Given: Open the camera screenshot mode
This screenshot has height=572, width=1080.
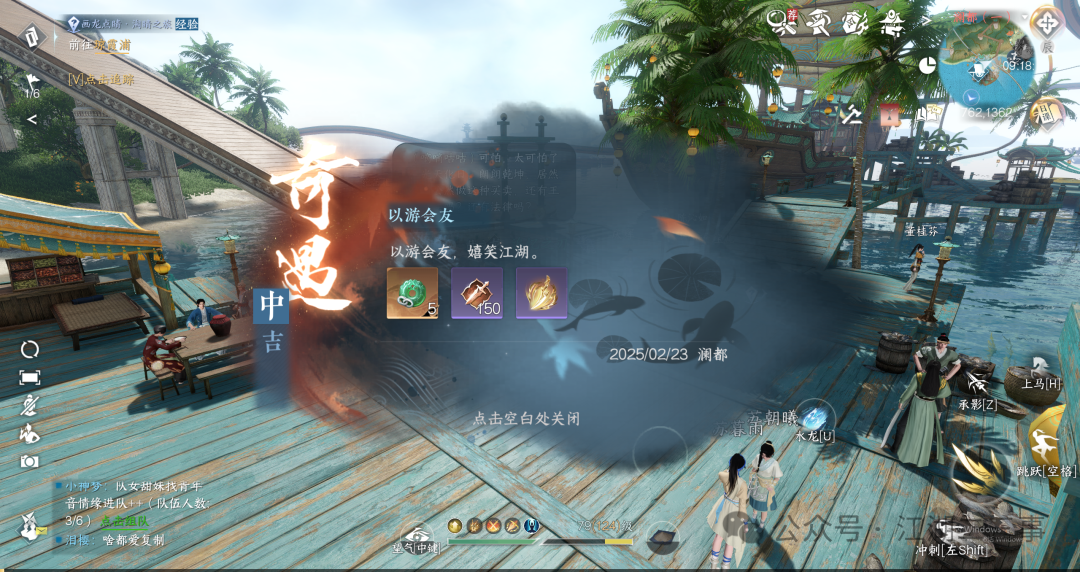Looking at the screenshot, I should 30,461.
